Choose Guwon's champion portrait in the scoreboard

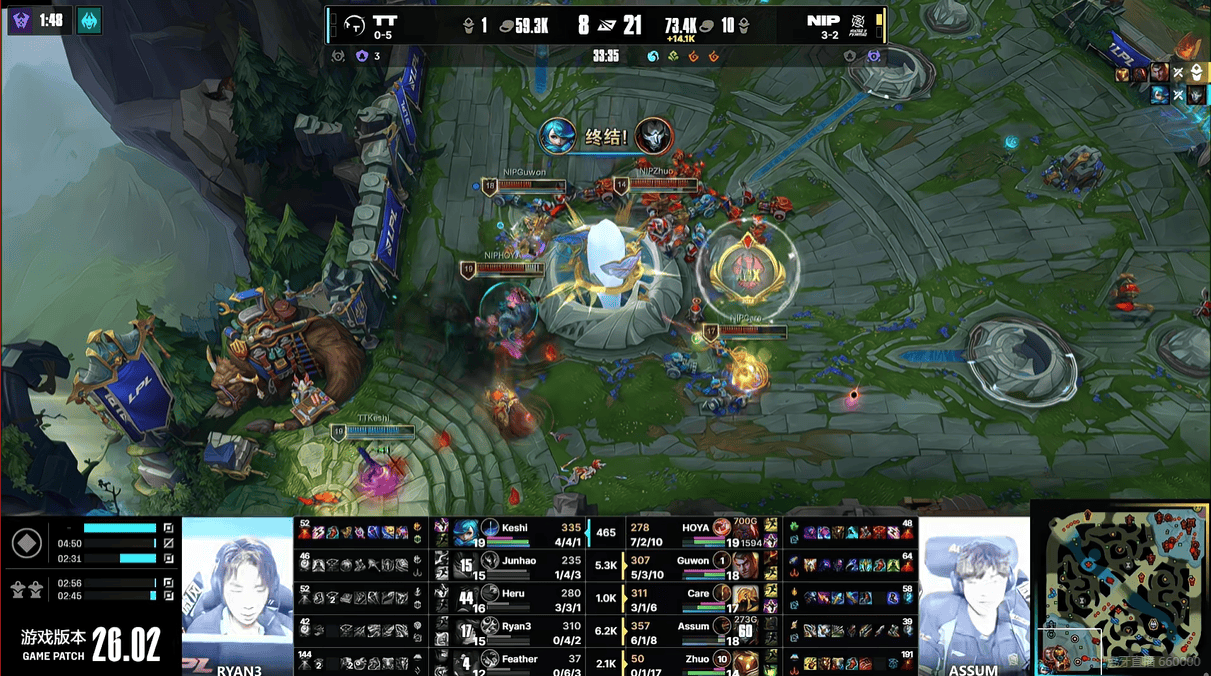(x=743, y=564)
